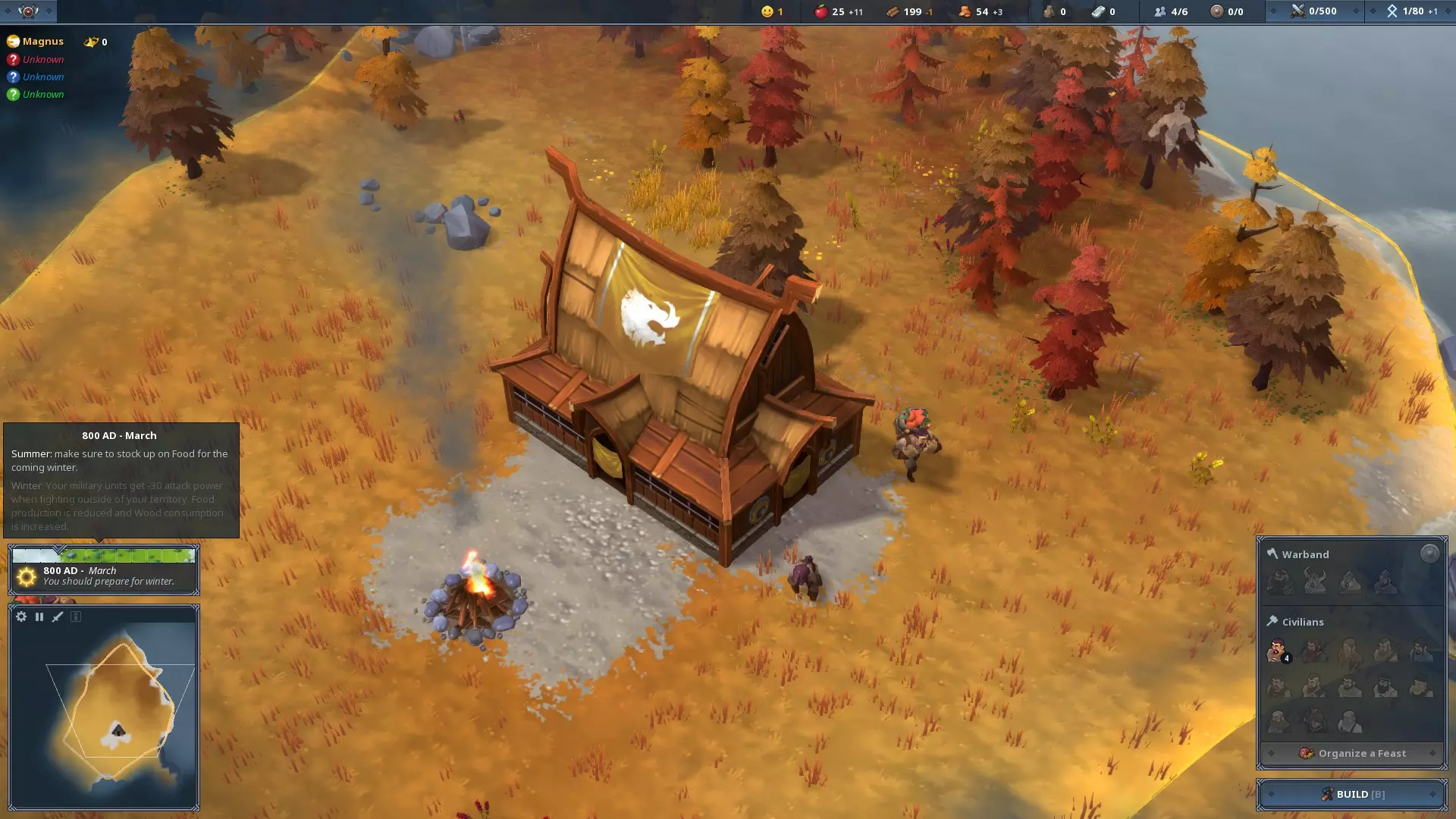The height and width of the screenshot is (819, 1456).
Task: Click the sword icon above the minimap
Action: [x=58, y=617]
